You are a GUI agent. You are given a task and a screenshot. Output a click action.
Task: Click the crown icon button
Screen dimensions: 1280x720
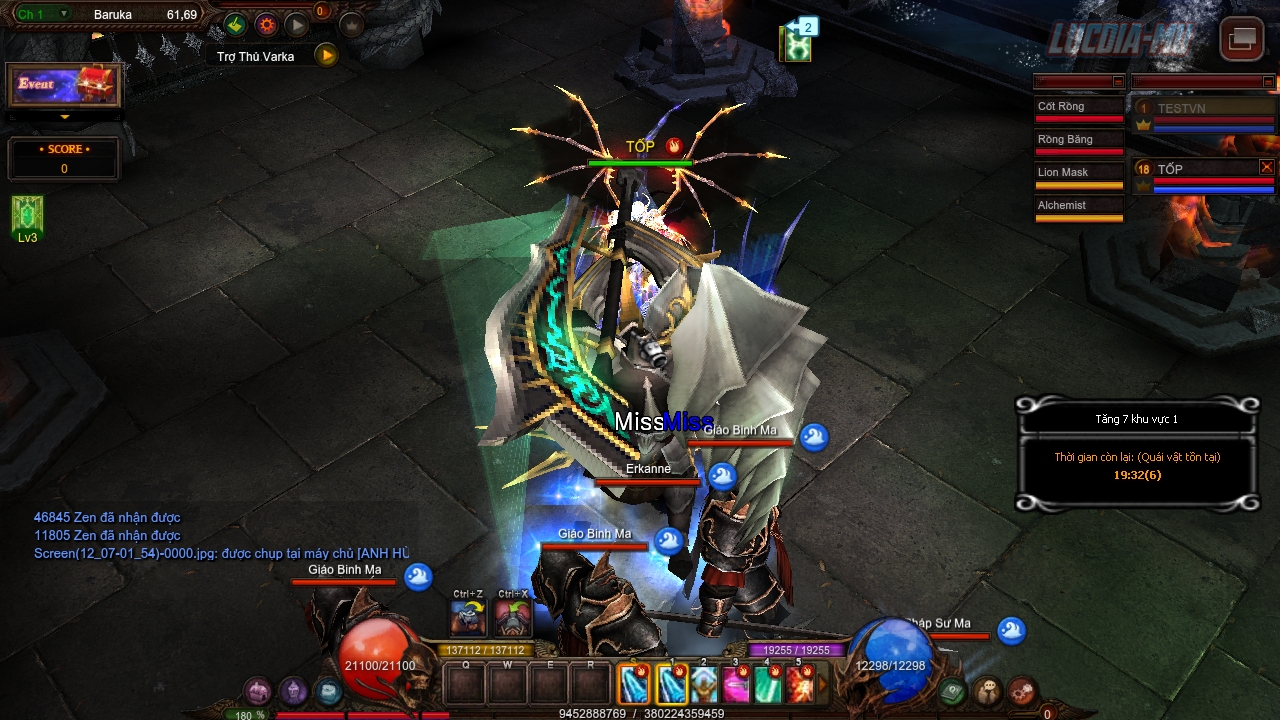352,25
